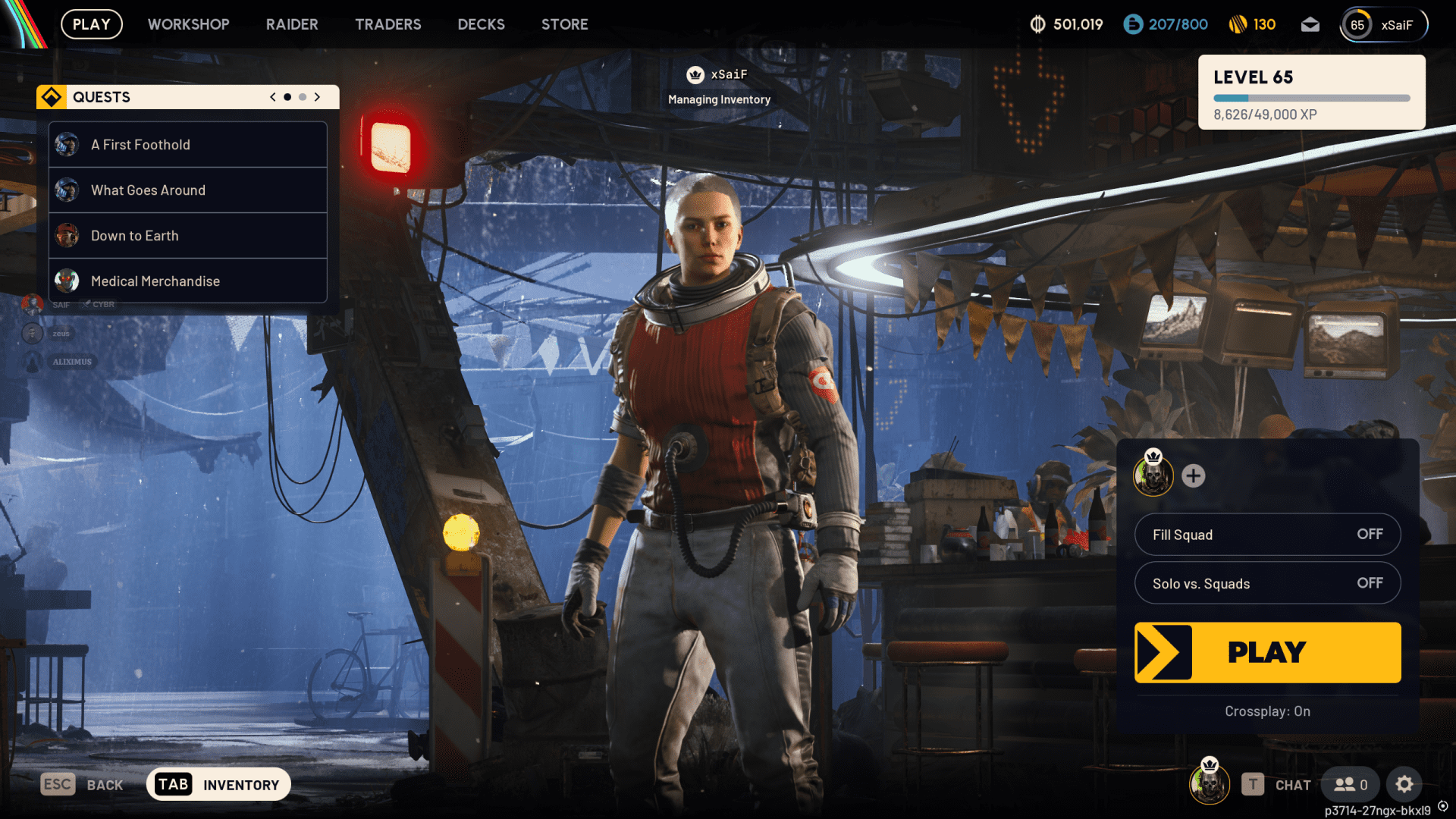Click the left chevron in the Quests header
Viewport: 1456px width, 819px height.
[272, 97]
